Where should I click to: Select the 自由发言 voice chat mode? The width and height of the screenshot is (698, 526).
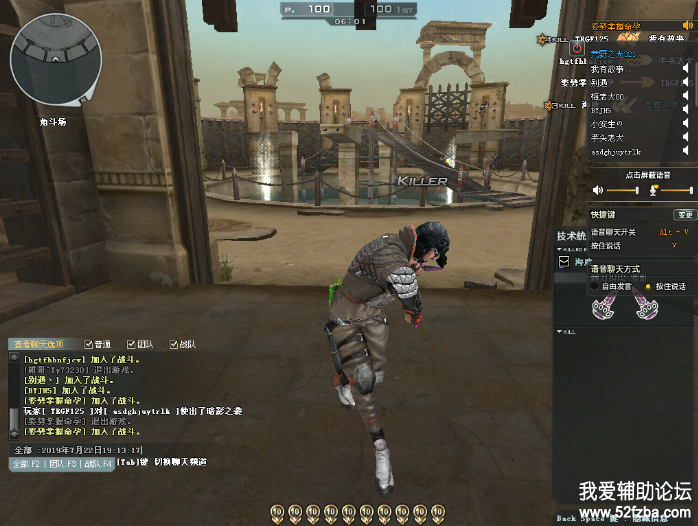(x=596, y=286)
